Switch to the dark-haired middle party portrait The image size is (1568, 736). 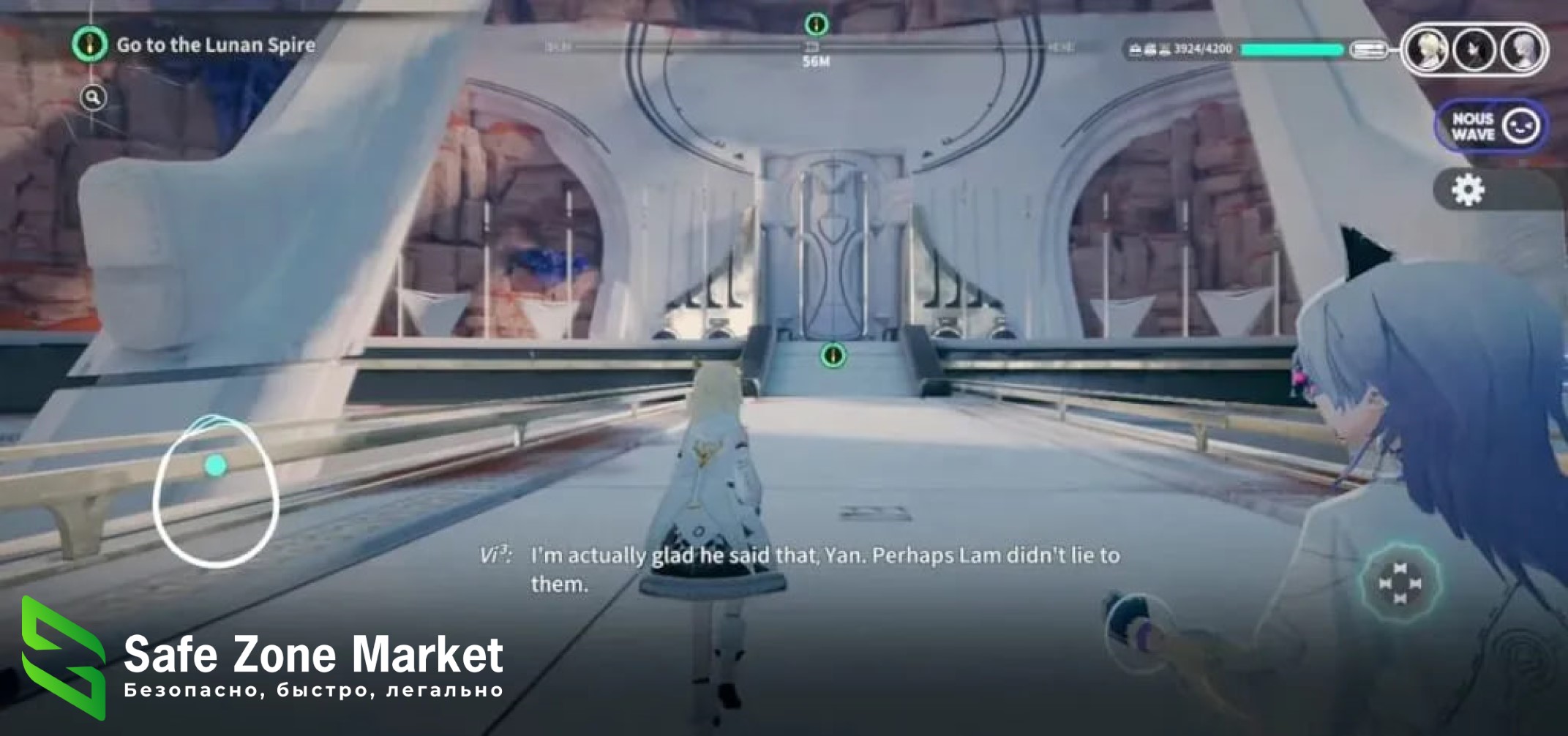coord(1474,50)
